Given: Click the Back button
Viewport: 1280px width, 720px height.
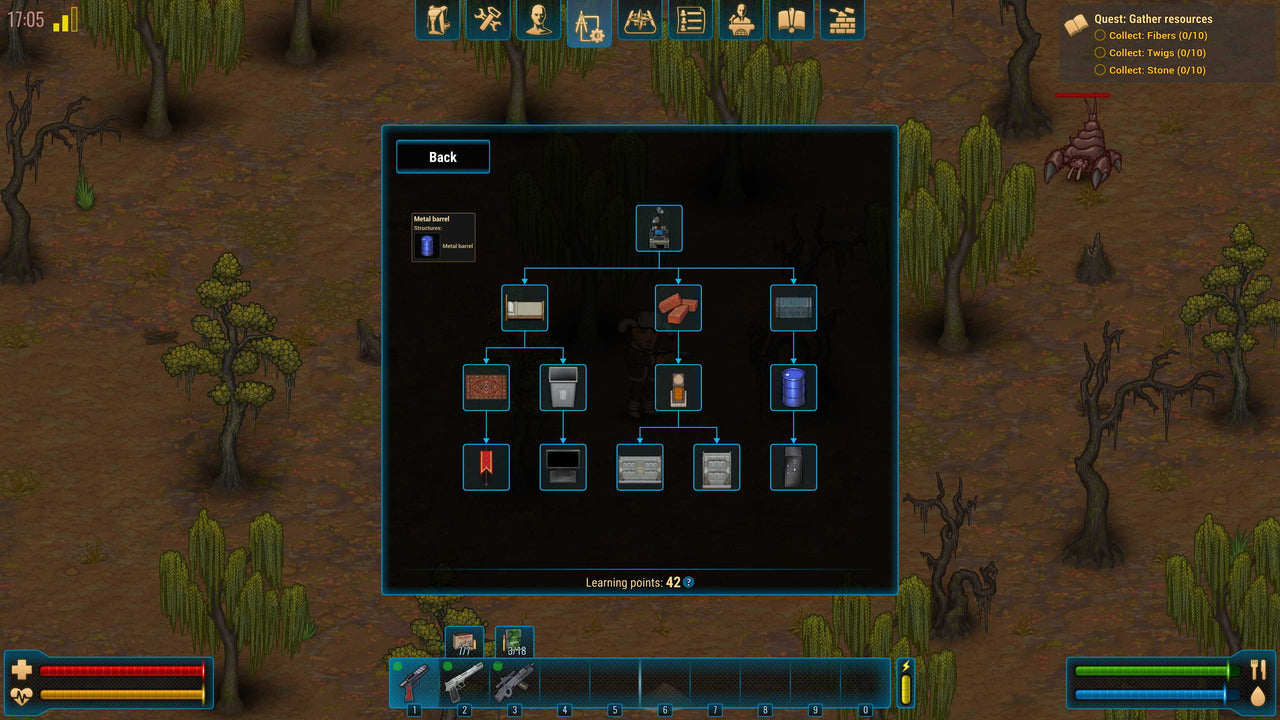Looking at the screenshot, I should 442,157.
